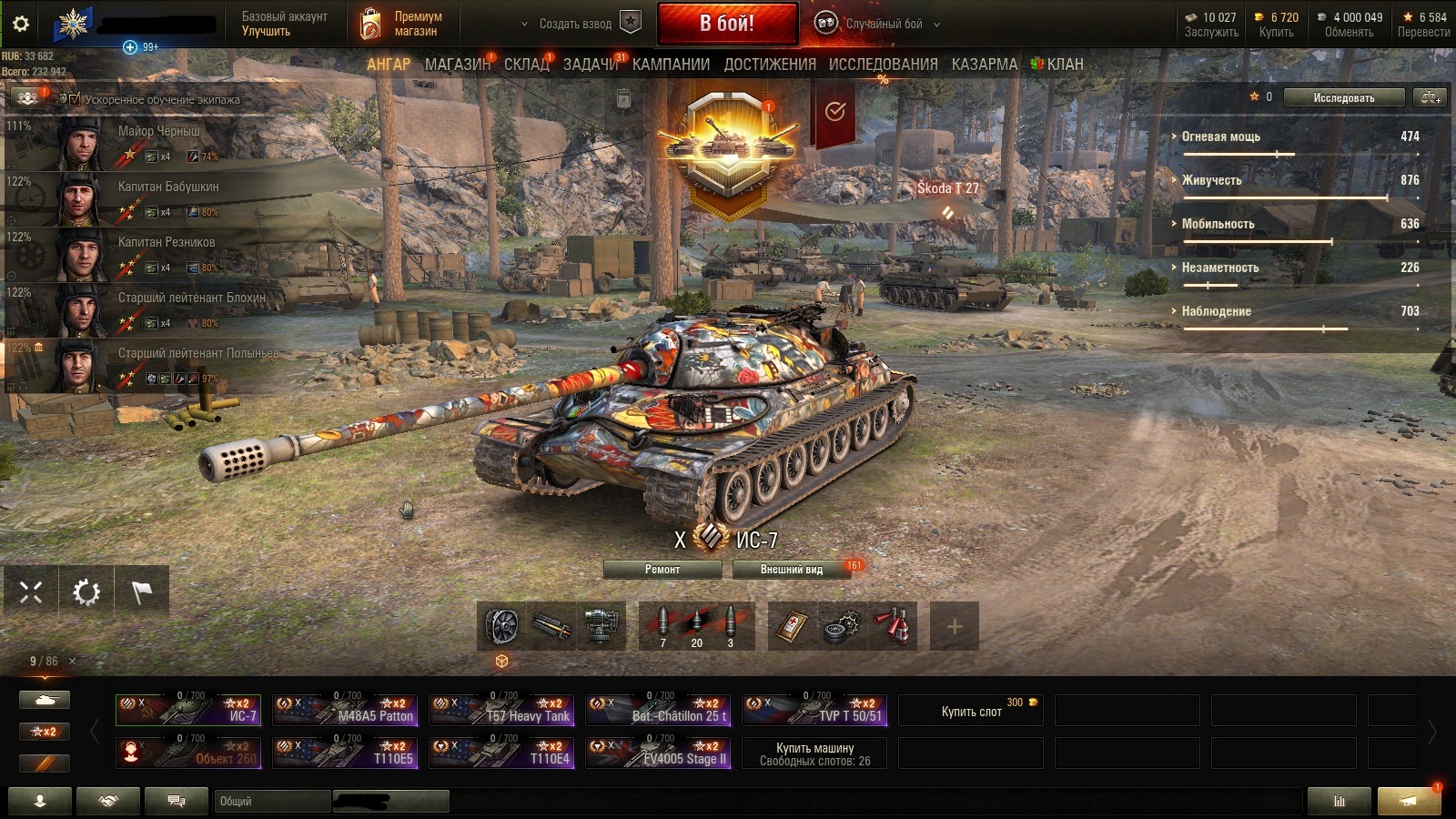Image resolution: width=1456 pixels, height=819 pixels.
Task: Open the СКЛАД tab
Action: click(x=527, y=65)
